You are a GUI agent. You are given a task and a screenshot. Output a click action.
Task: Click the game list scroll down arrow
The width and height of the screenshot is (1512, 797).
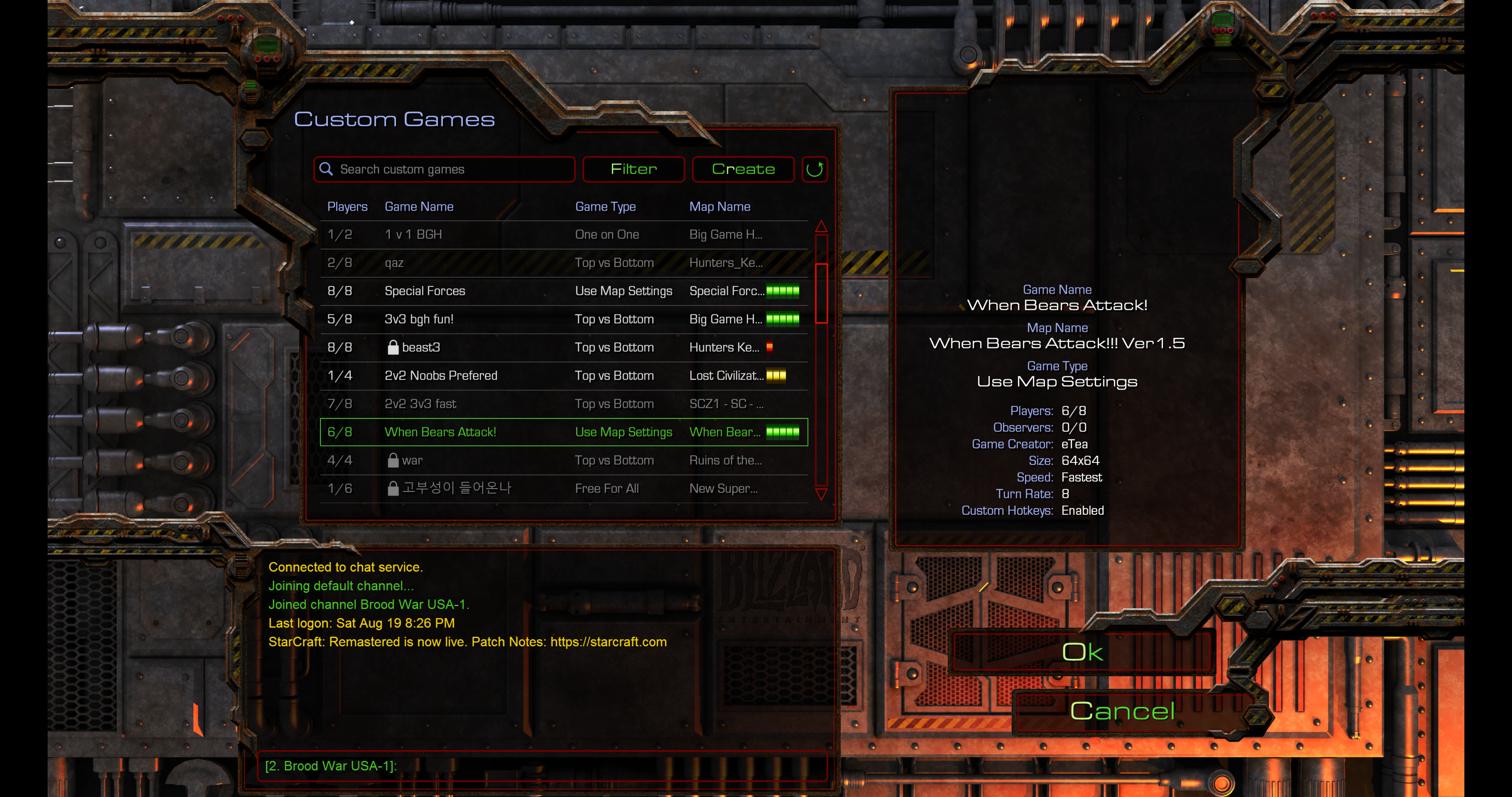pos(822,494)
